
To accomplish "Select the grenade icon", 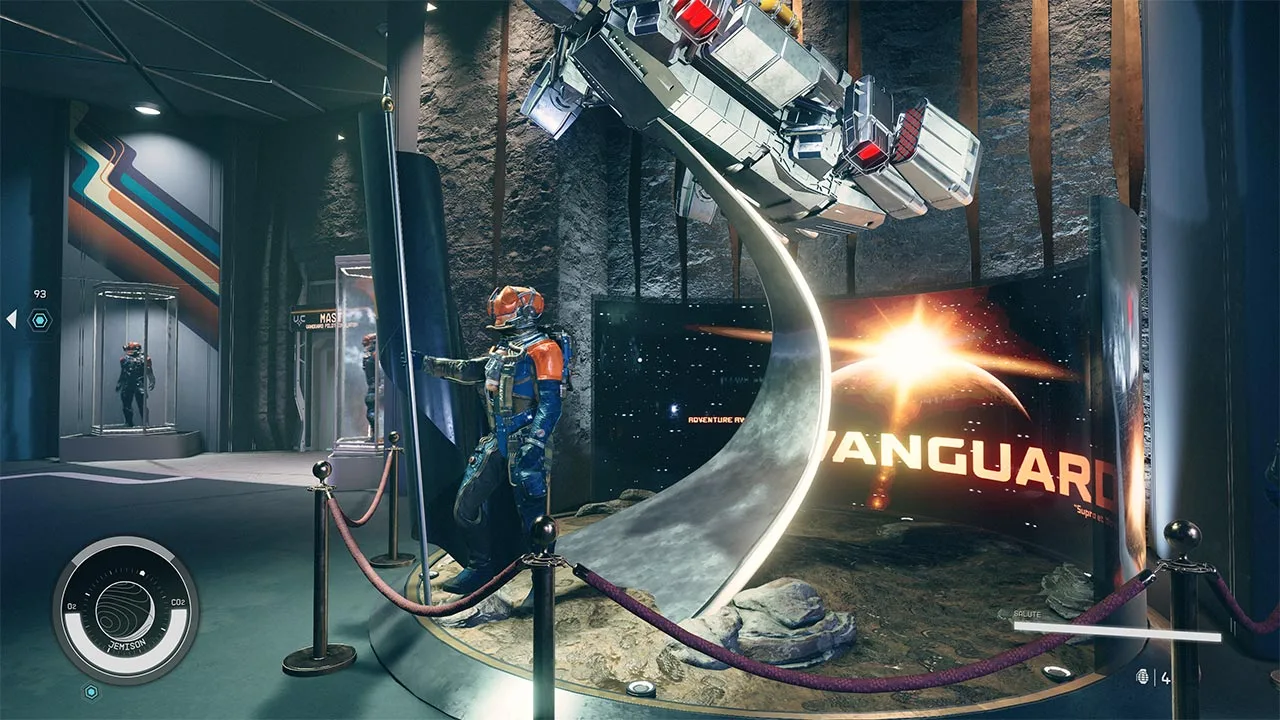I will [x=1146, y=677].
